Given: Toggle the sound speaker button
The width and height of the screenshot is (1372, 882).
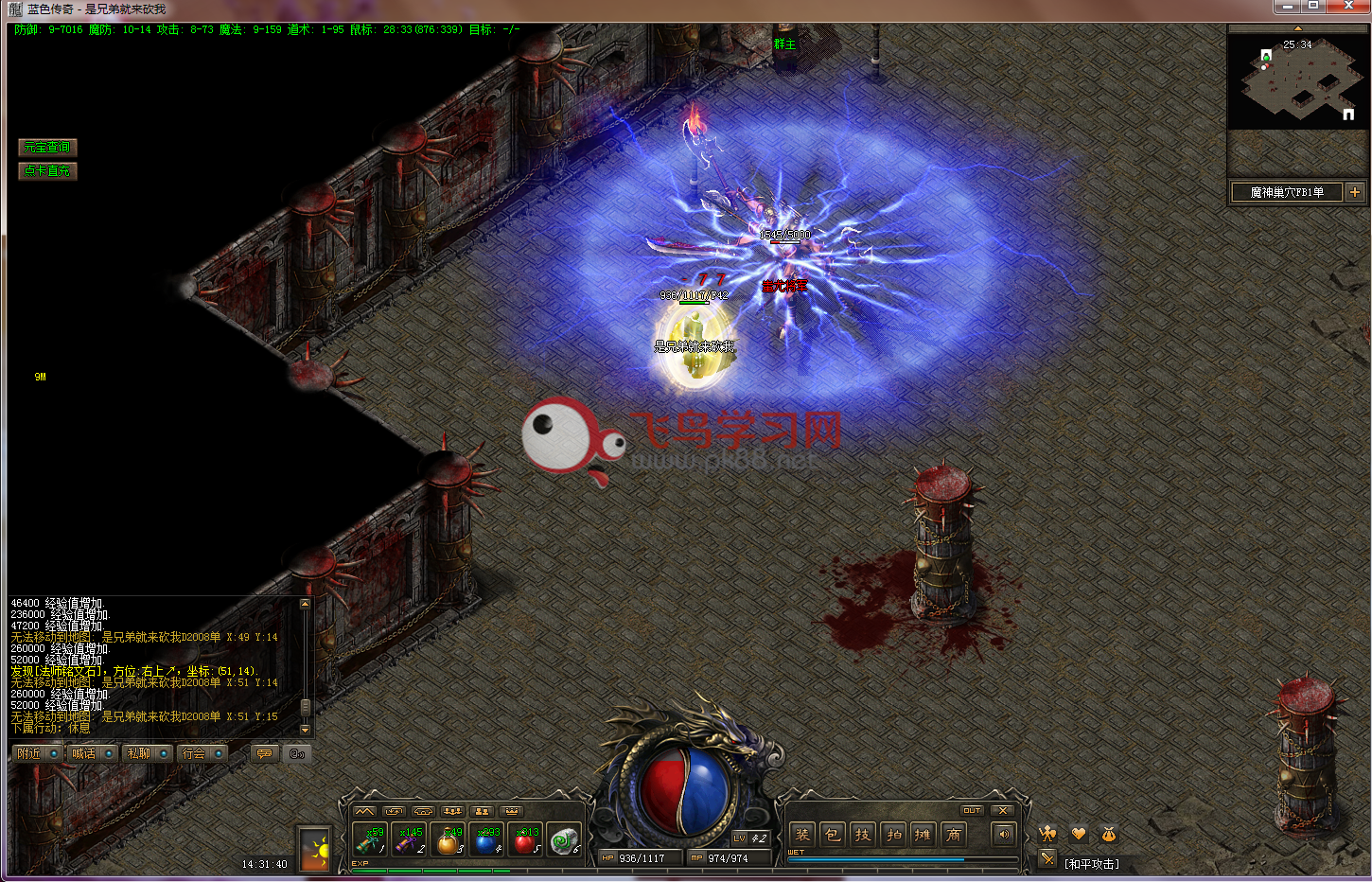Looking at the screenshot, I should (1004, 835).
